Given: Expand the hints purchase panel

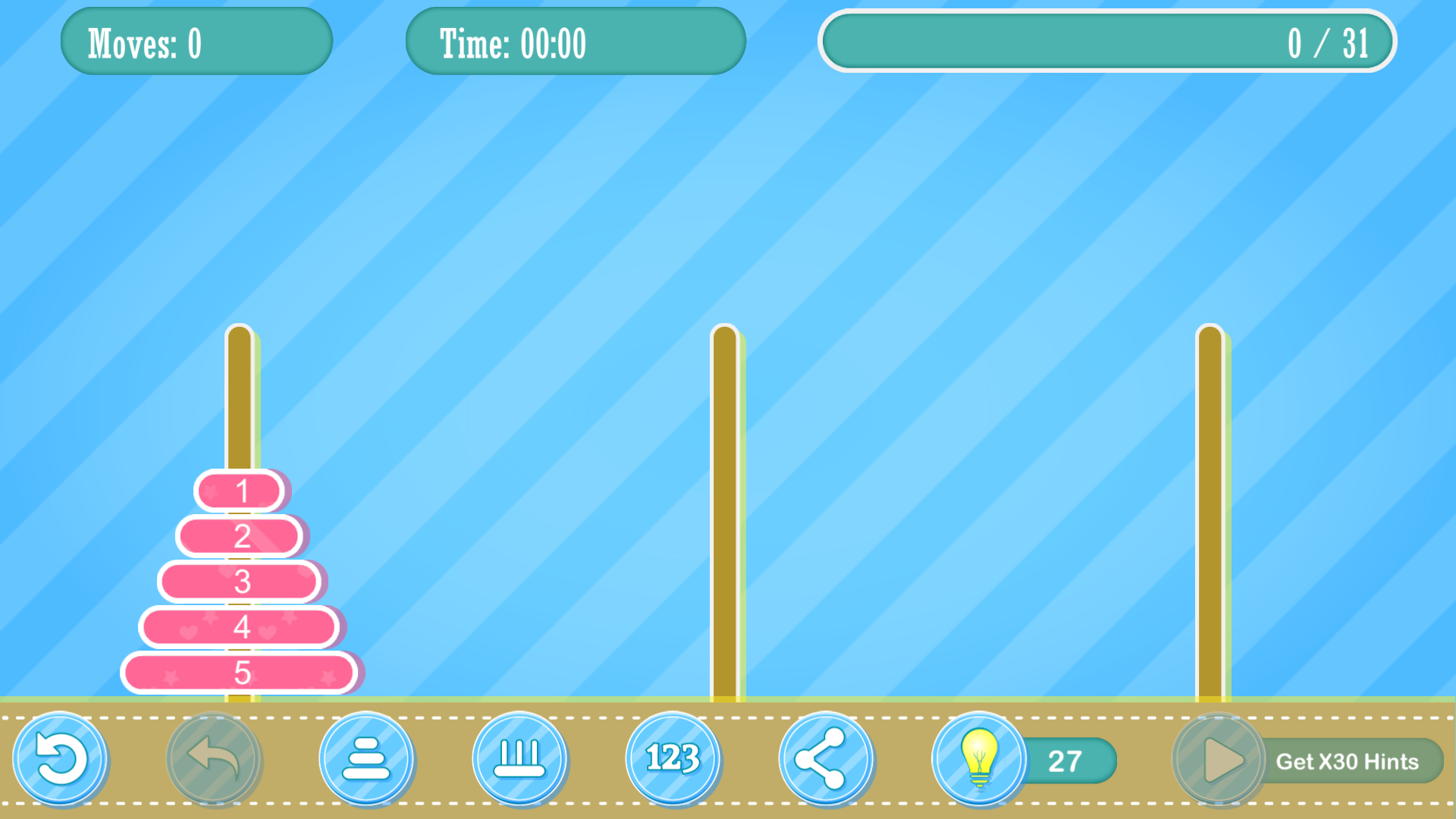Looking at the screenshot, I should coord(1348,761).
